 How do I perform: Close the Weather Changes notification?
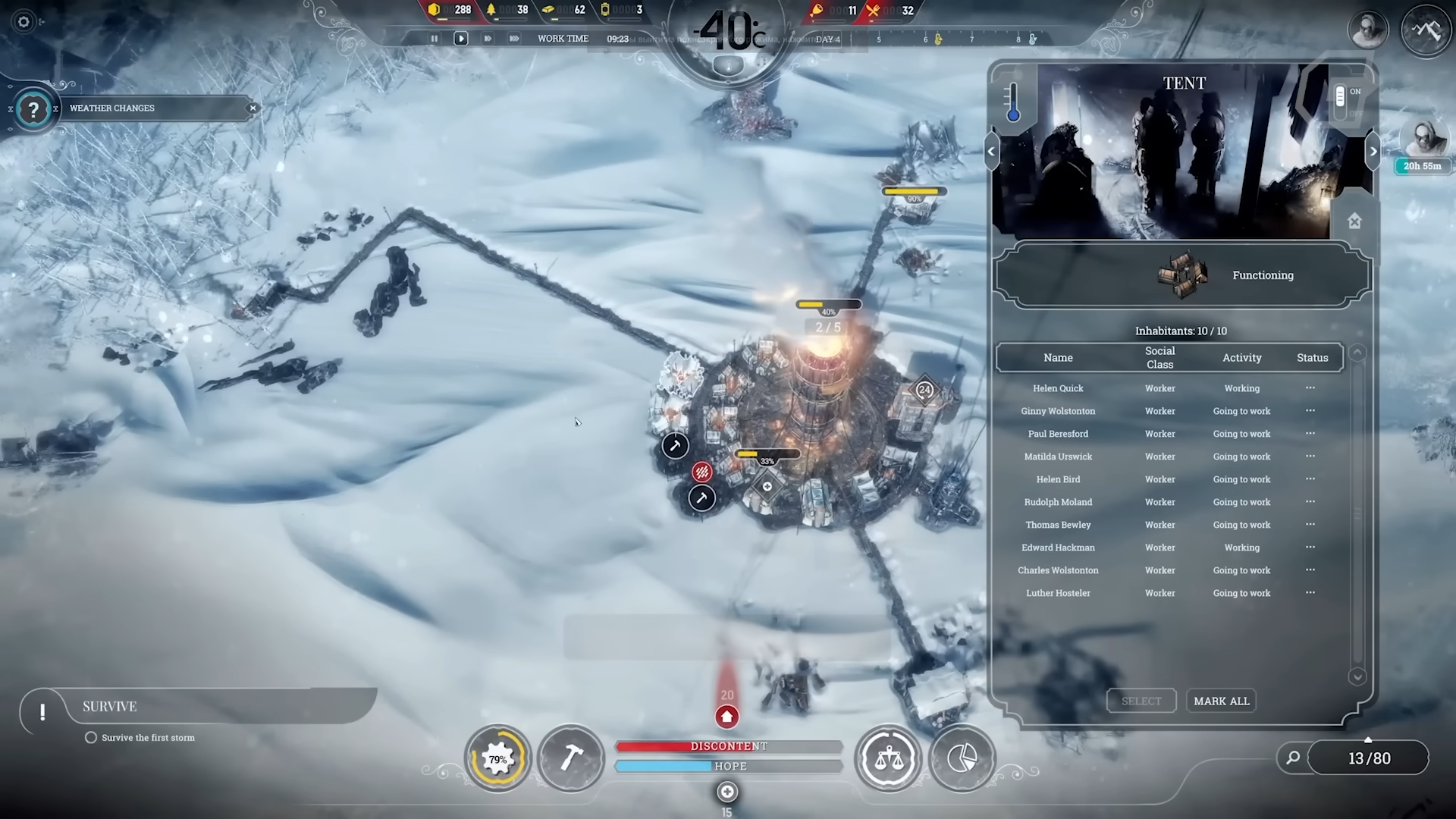pyautogui.click(x=253, y=108)
